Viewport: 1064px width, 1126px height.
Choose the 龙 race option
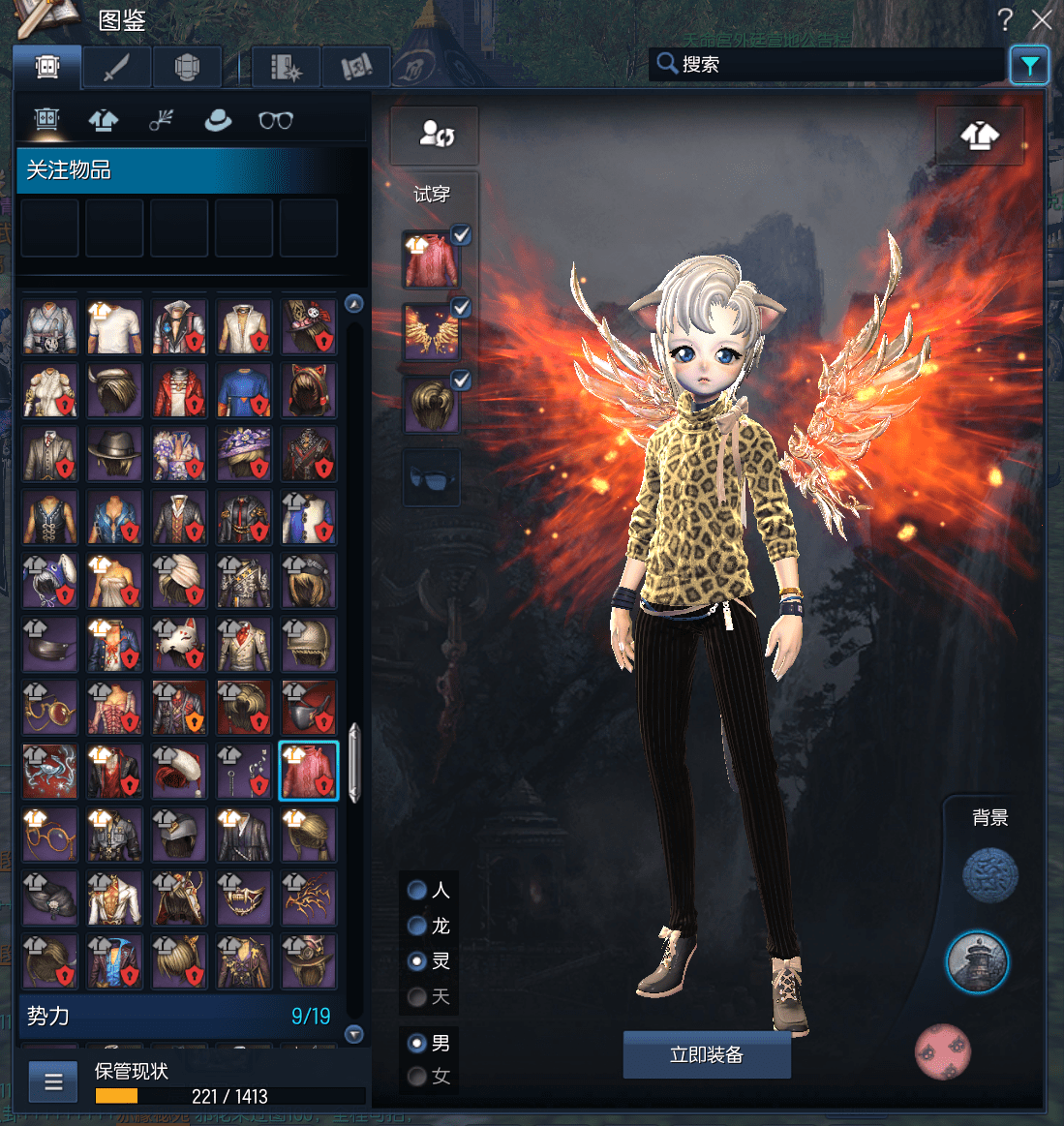417,926
